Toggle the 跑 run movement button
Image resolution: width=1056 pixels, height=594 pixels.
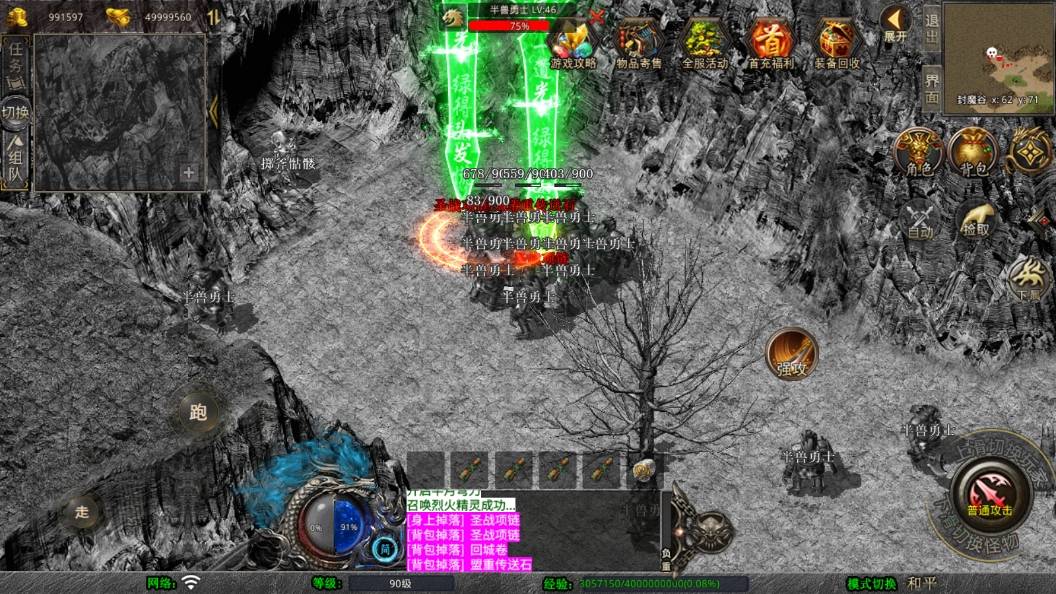pos(198,412)
